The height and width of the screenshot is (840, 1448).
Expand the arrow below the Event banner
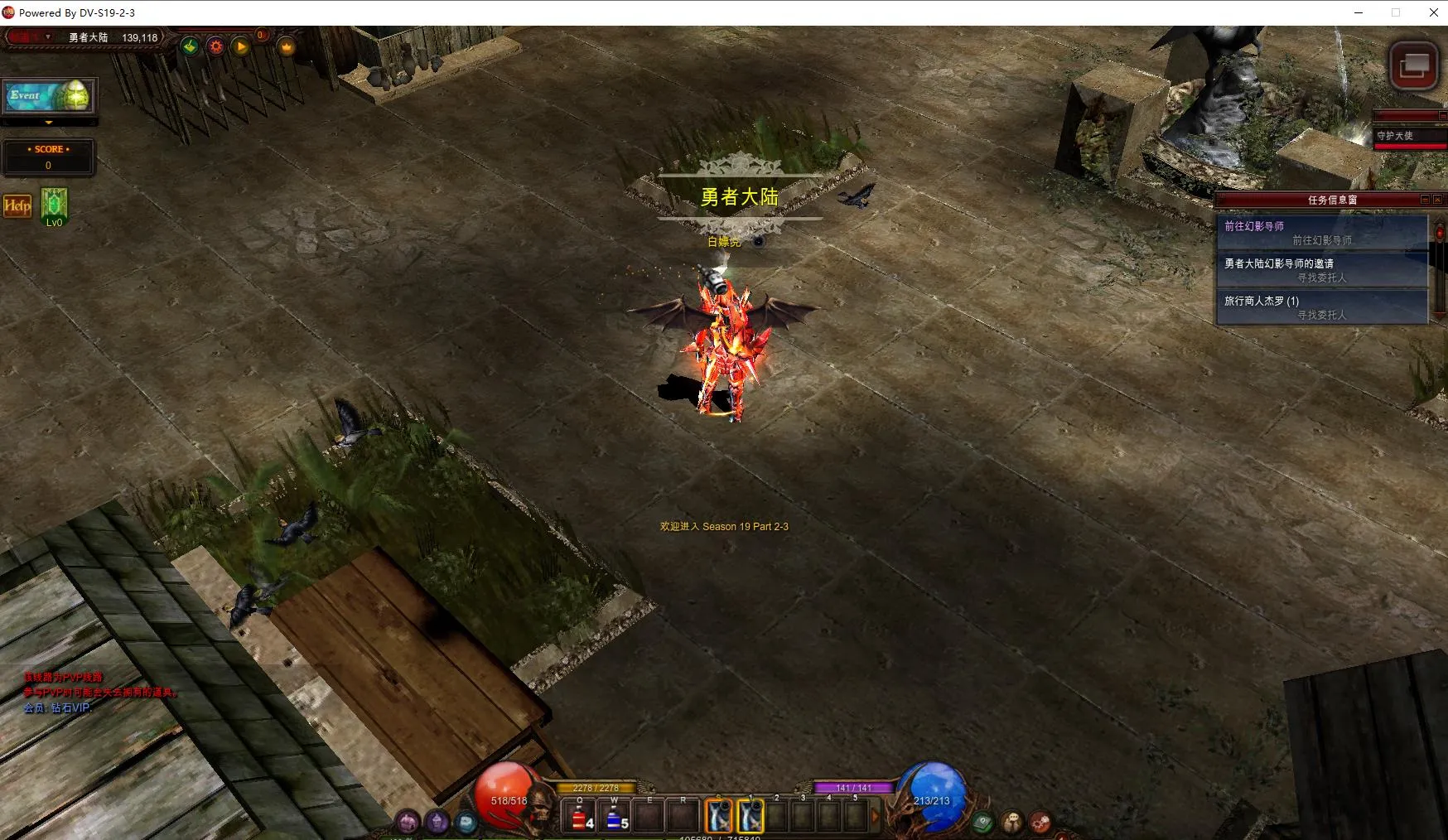tap(49, 123)
